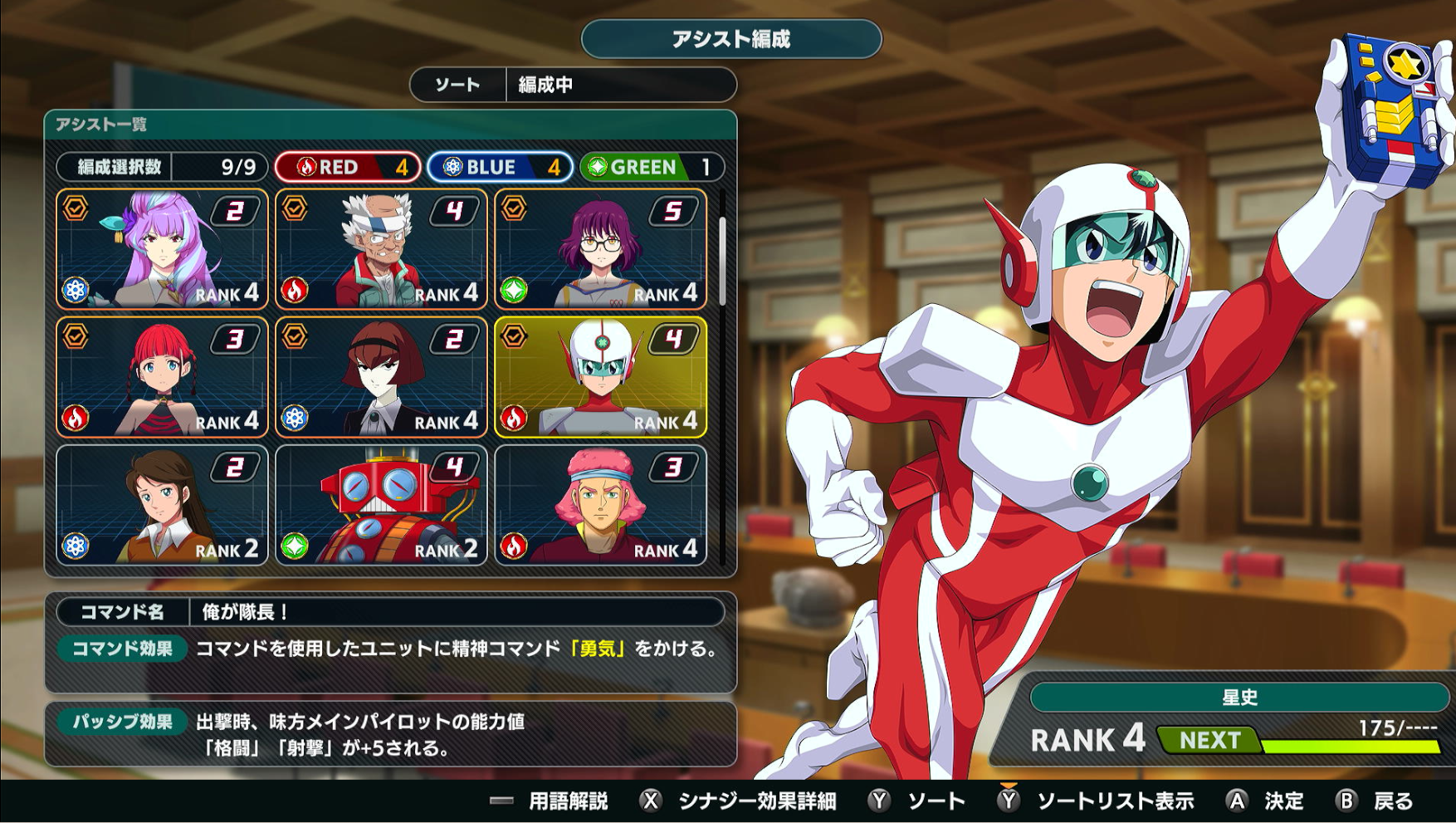Open the 用語解説 glossary option
Viewport: 1456px width, 823px height.
tap(551, 801)
